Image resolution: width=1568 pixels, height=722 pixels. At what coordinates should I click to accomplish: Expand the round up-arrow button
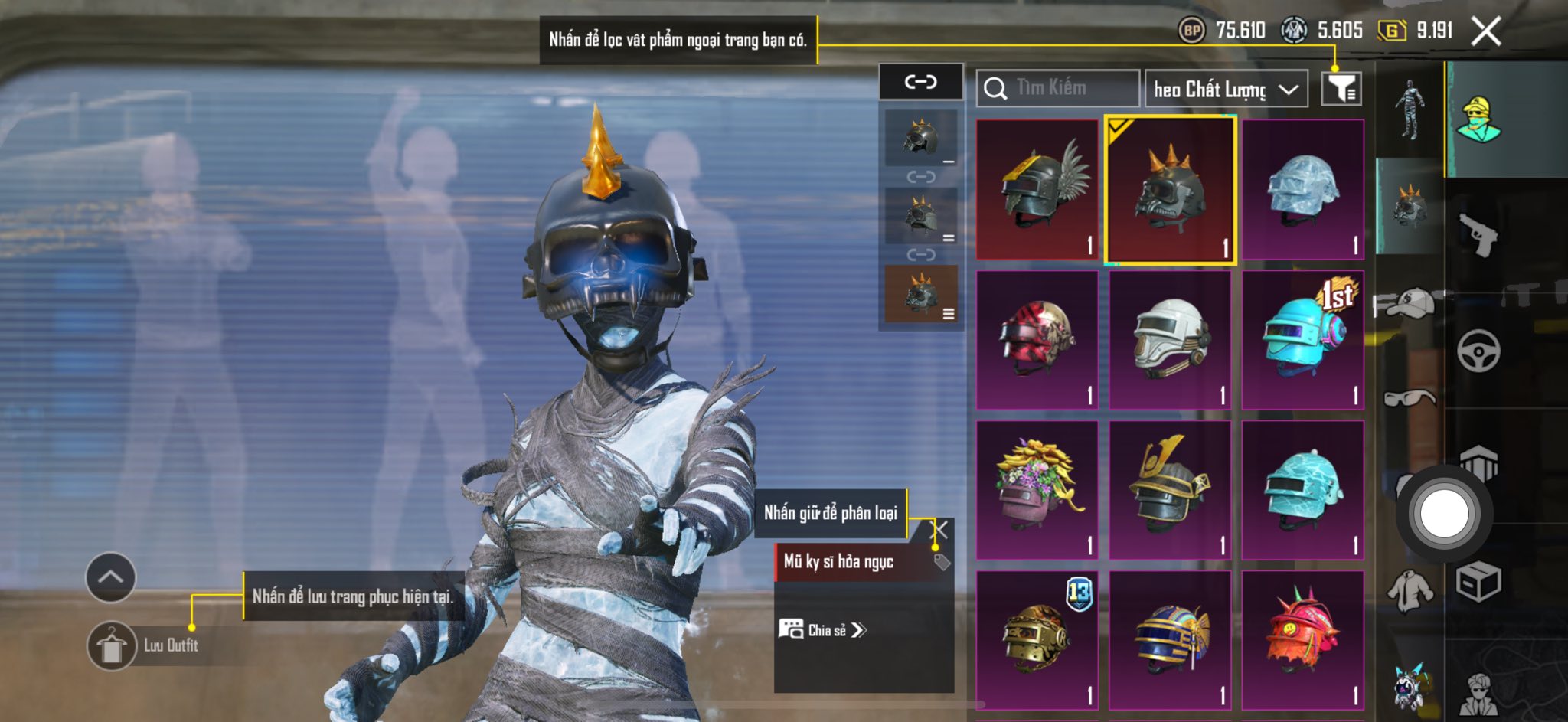[111, 577]
